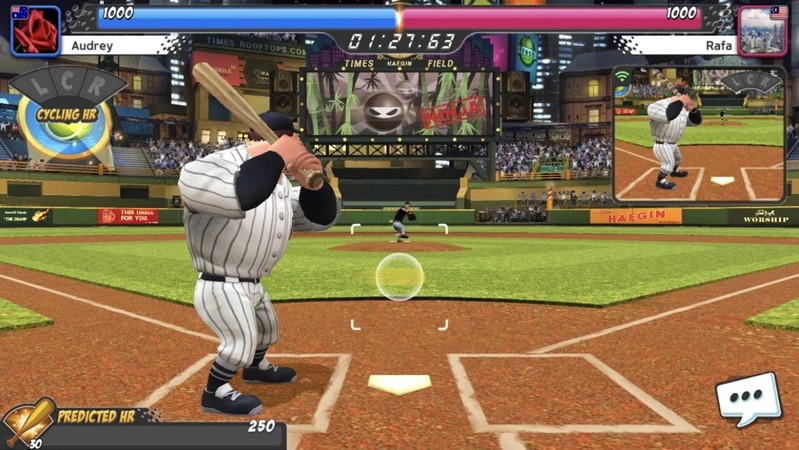The height and width of the screenshot is (450, 799).
Task: Click the bat icon beside Predicted HR
Action: click(28, 421)
